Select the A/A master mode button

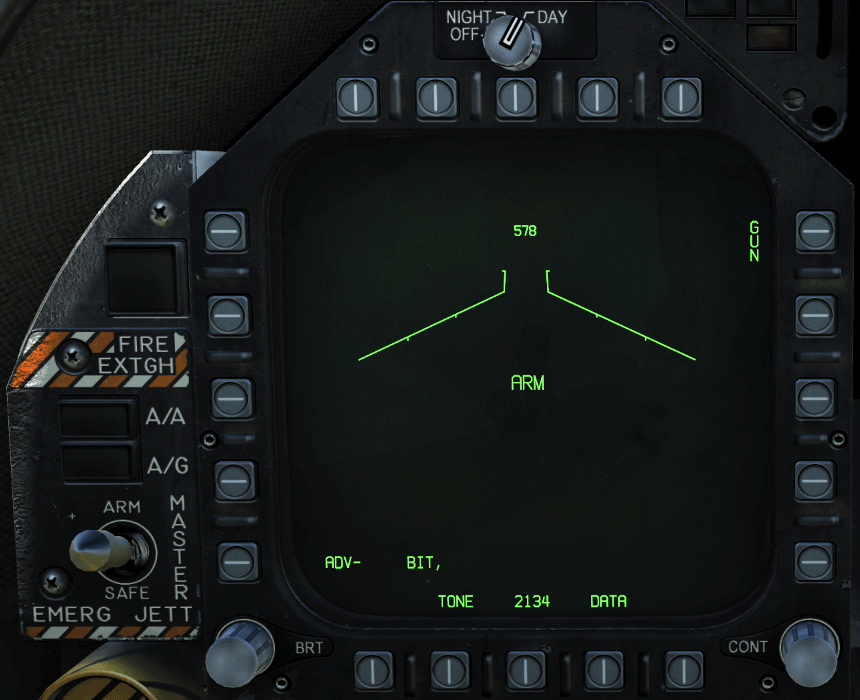point(96,419)
